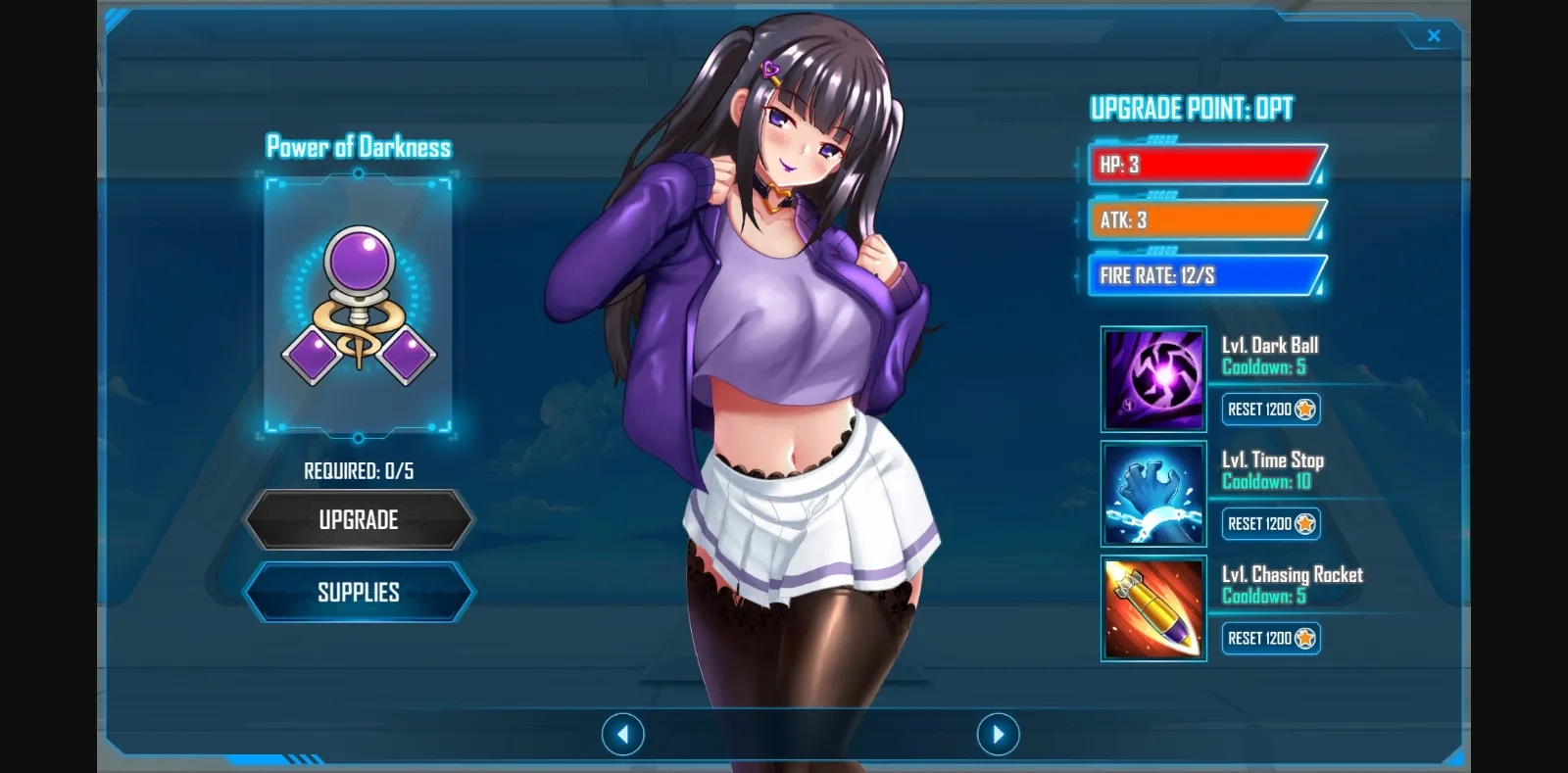Open the SUPPLIES panel
Screen dimensions: 1568x773
point(359,592)
